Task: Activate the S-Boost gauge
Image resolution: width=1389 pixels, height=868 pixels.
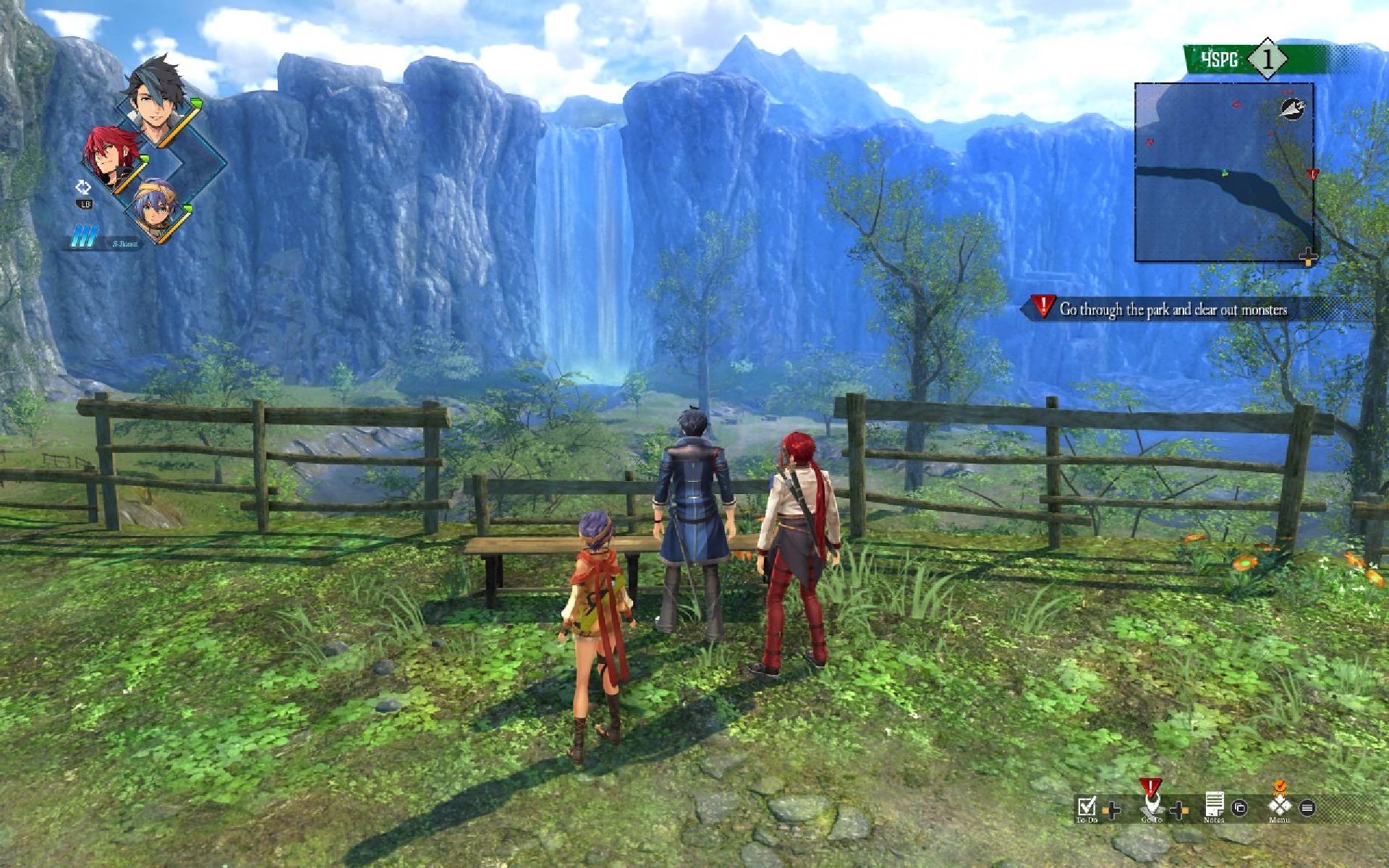Action: (105, 238)
